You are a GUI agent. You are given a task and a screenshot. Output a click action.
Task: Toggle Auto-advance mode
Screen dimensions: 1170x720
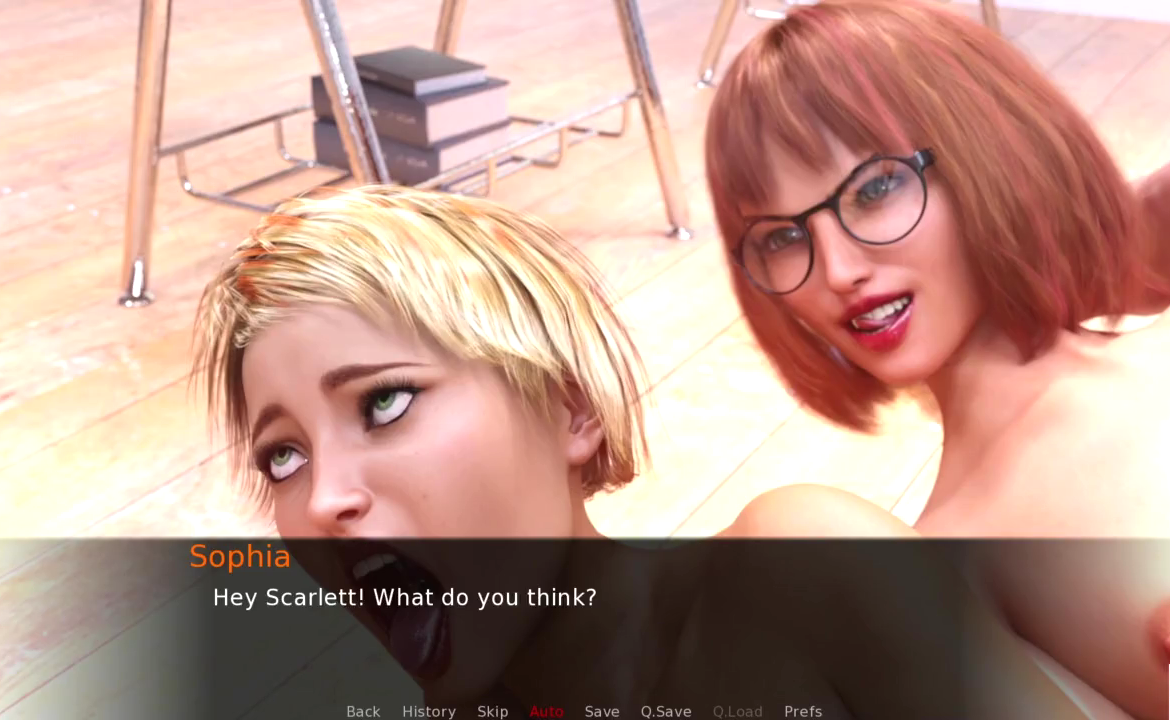point(547,711)
